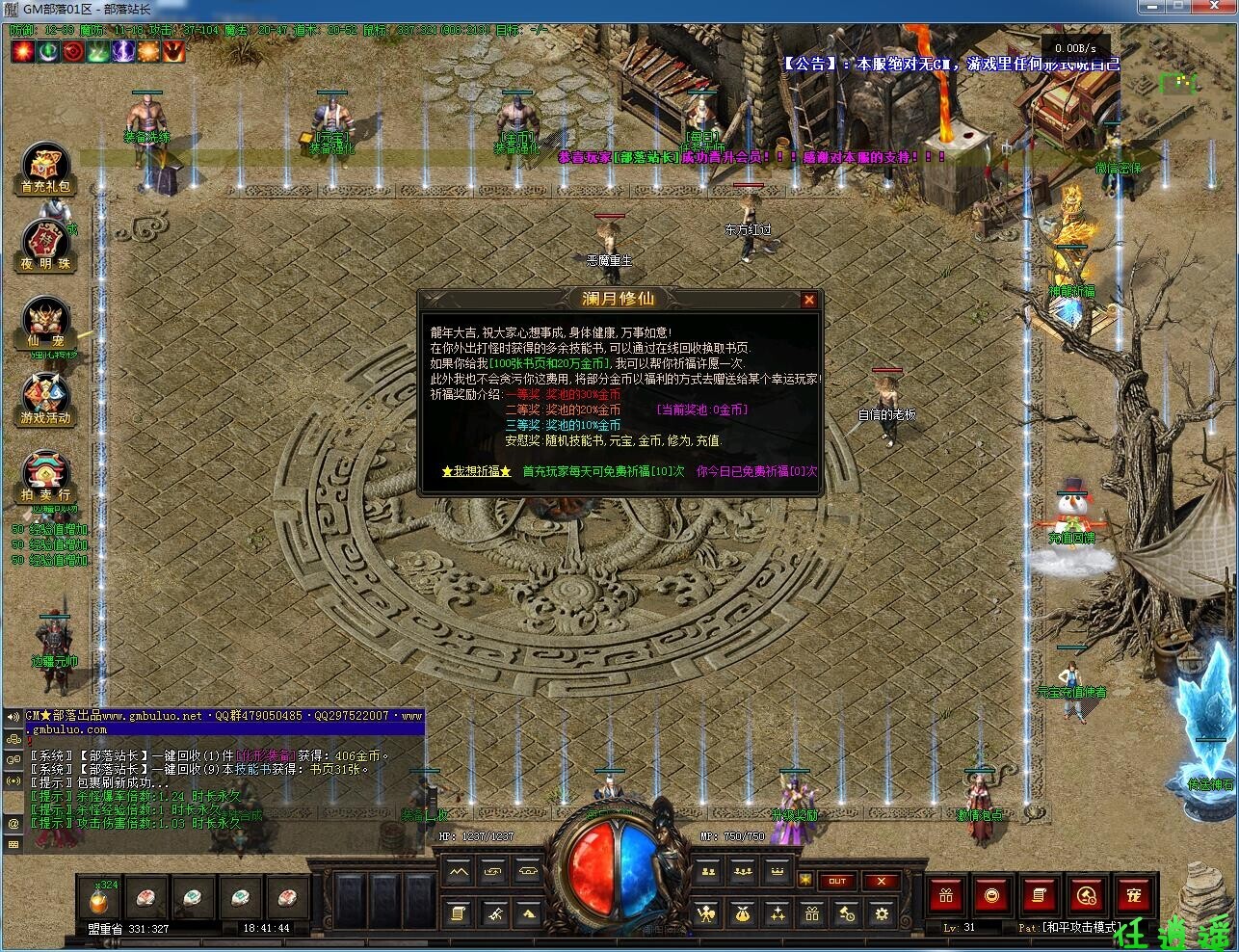The image size is (1239, 952).
Task: Open the scroll icon in the red button row
Action: (1039, 896)
